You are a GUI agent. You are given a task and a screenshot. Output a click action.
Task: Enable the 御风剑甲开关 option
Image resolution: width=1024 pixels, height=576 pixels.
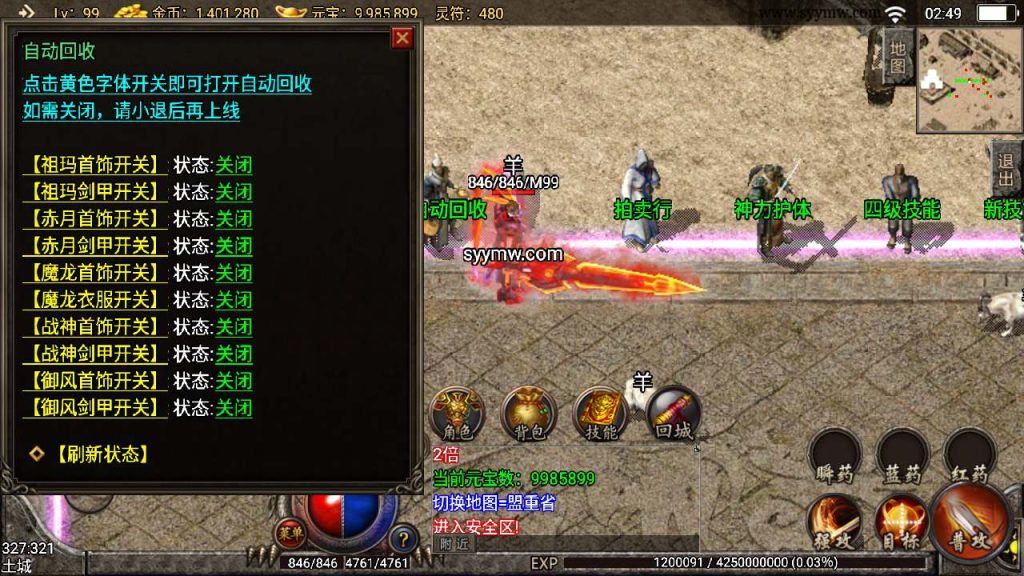(x=95, y=407)
